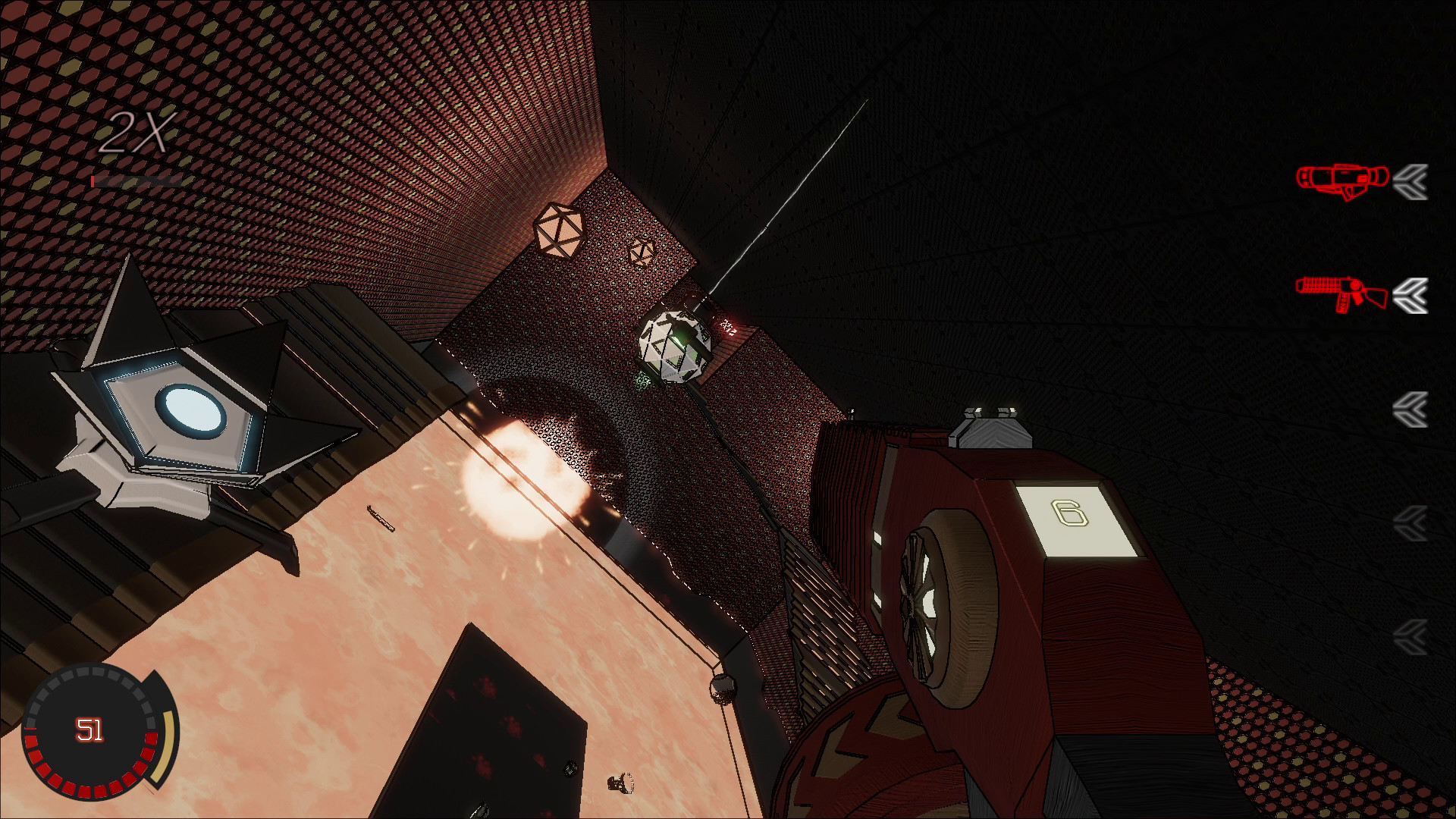
Task: Expand the middle empty chevron slot indicator
Action: point(1411,523)
